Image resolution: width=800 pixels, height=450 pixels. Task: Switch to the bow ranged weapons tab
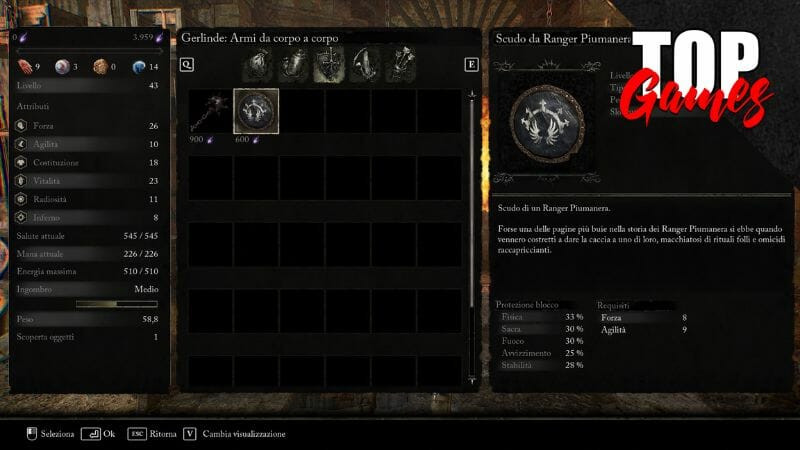[x=365, y=66]
